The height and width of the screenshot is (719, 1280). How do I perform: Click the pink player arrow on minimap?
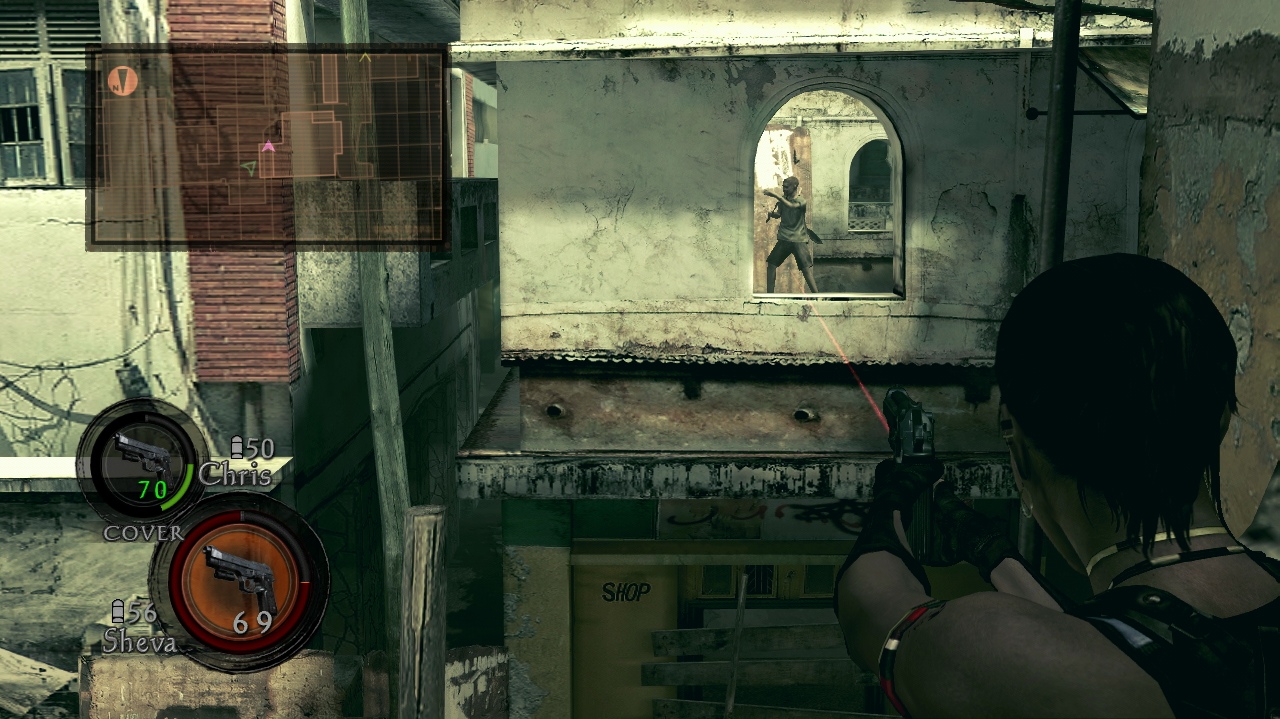[x=268, y=147]
